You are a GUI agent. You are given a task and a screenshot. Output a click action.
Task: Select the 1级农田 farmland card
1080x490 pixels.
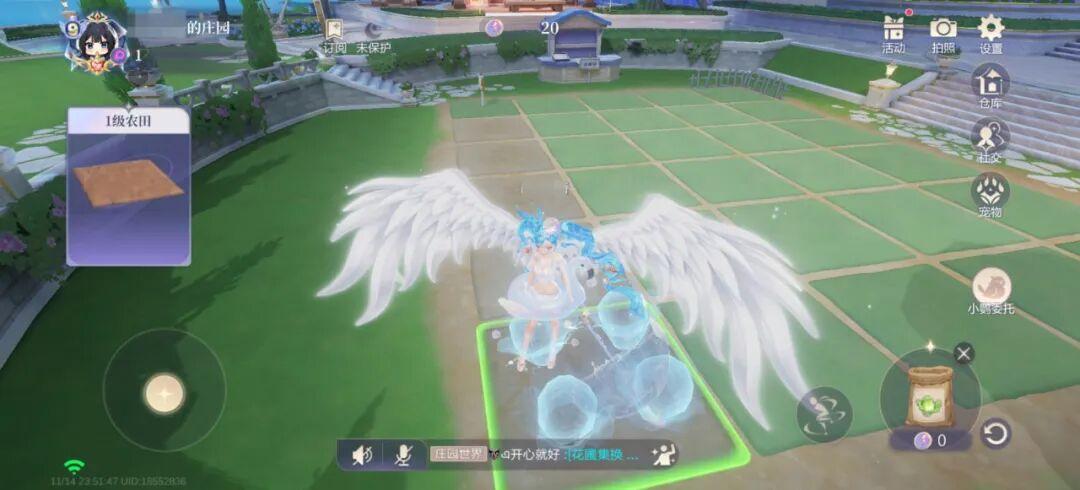click(x=128, y=187)
